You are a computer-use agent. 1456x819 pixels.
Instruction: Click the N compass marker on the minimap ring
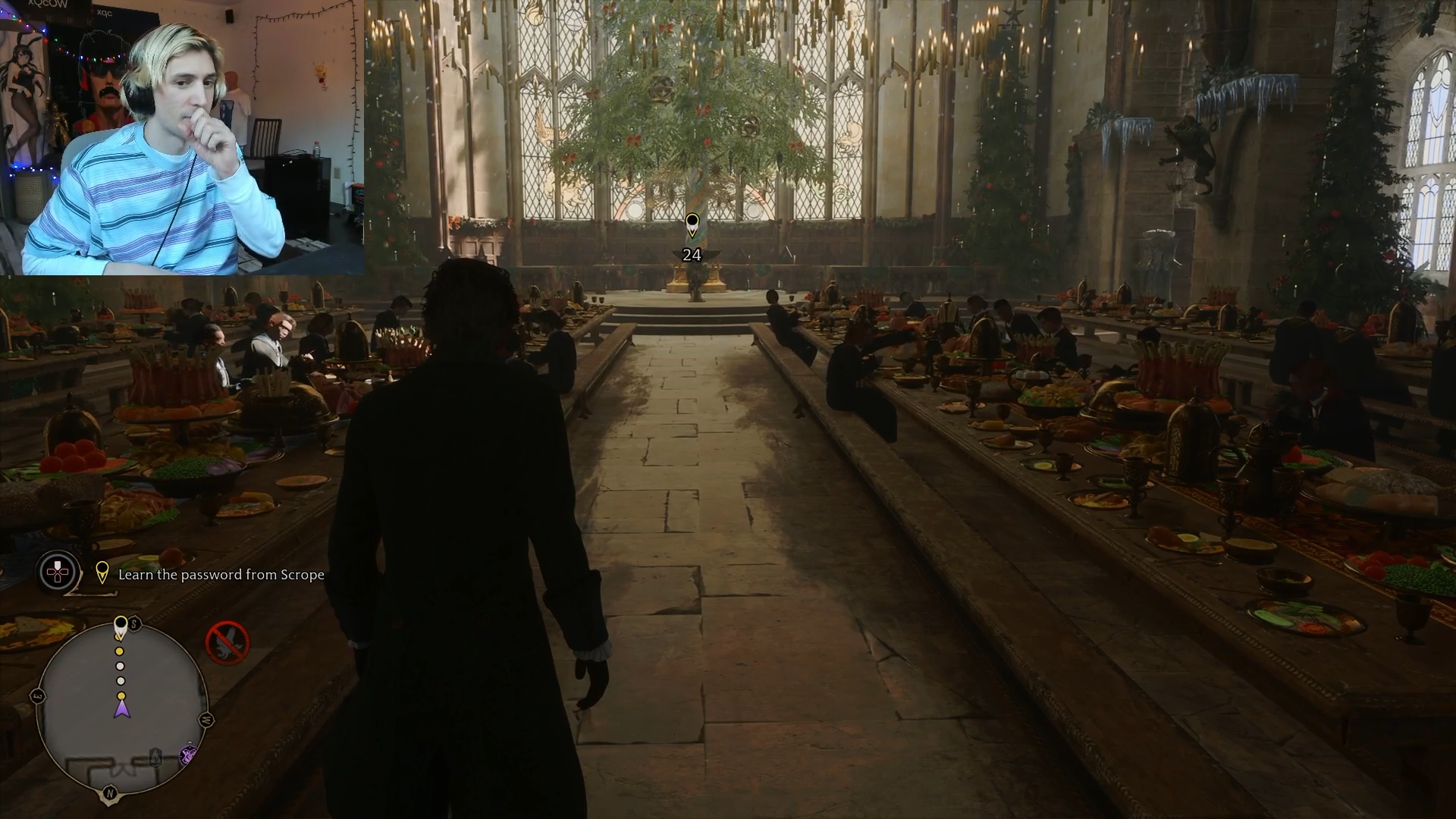(110, 792)
